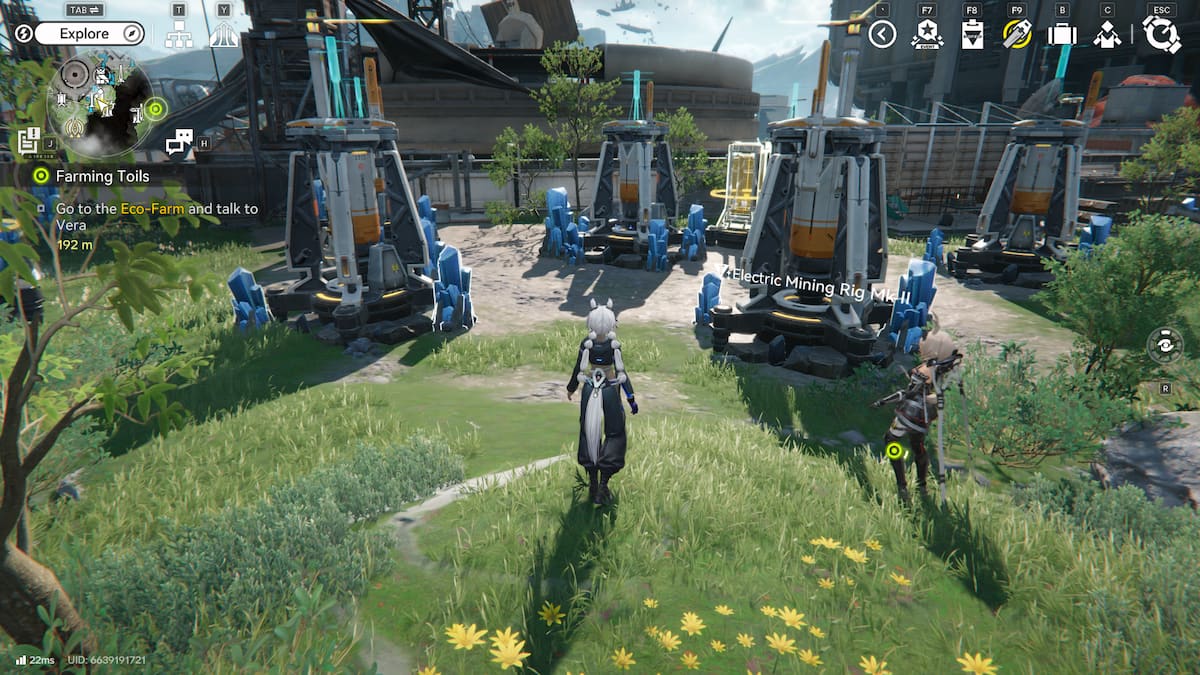The image size is (1200, 675).
Task: Open the quest log document icon
Action: 28,140
